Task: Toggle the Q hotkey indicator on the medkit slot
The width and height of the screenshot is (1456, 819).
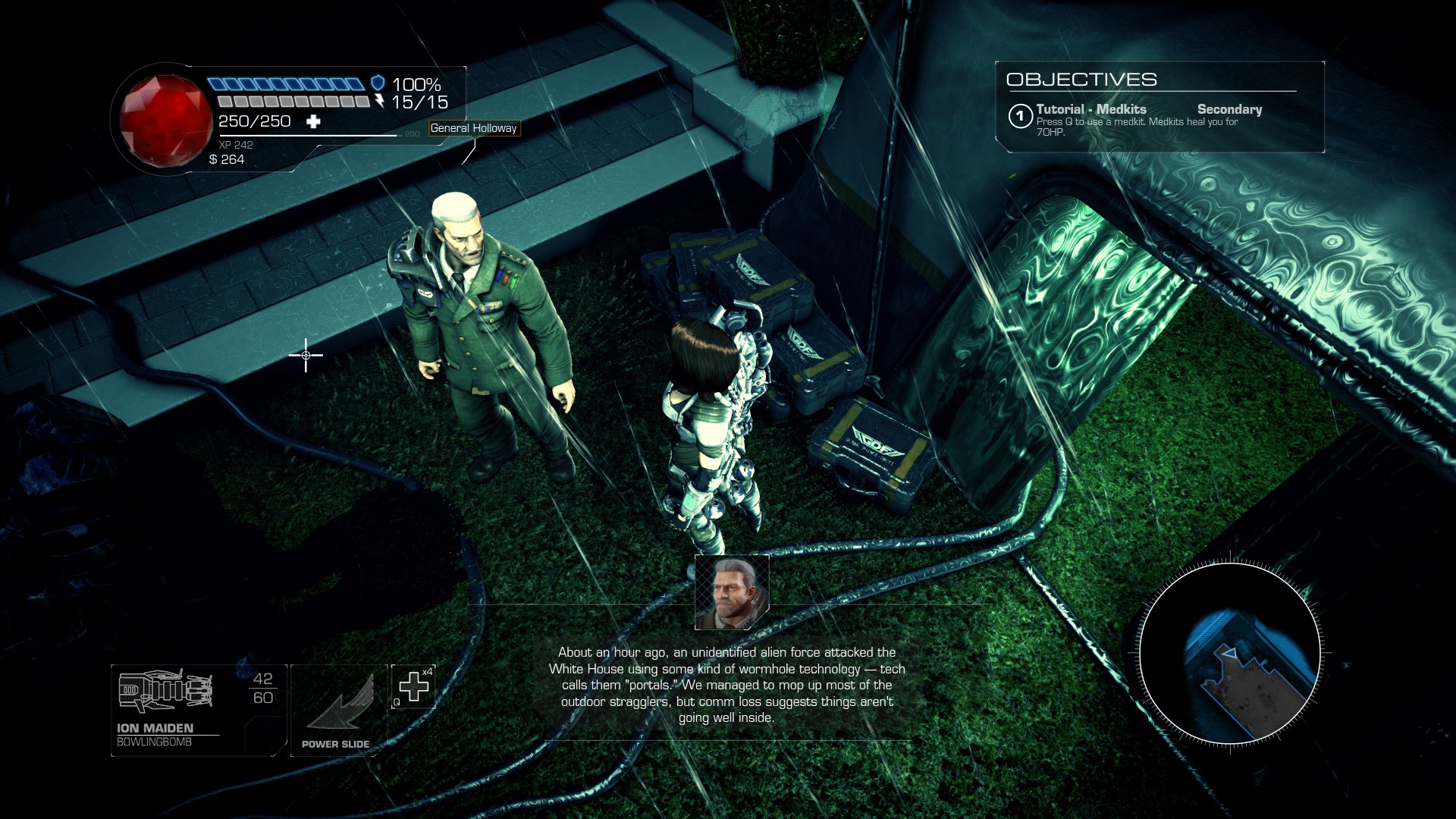Action: [x=396, y=702]
